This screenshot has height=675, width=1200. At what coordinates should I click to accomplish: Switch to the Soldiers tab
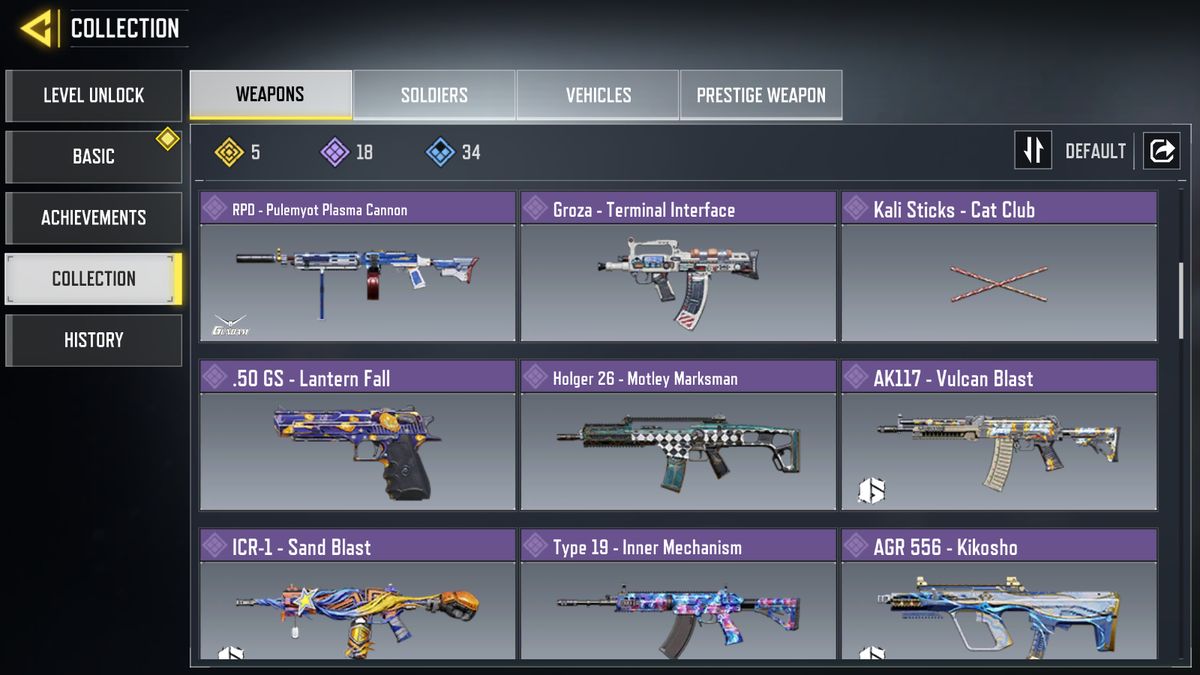tap(434, 95)
